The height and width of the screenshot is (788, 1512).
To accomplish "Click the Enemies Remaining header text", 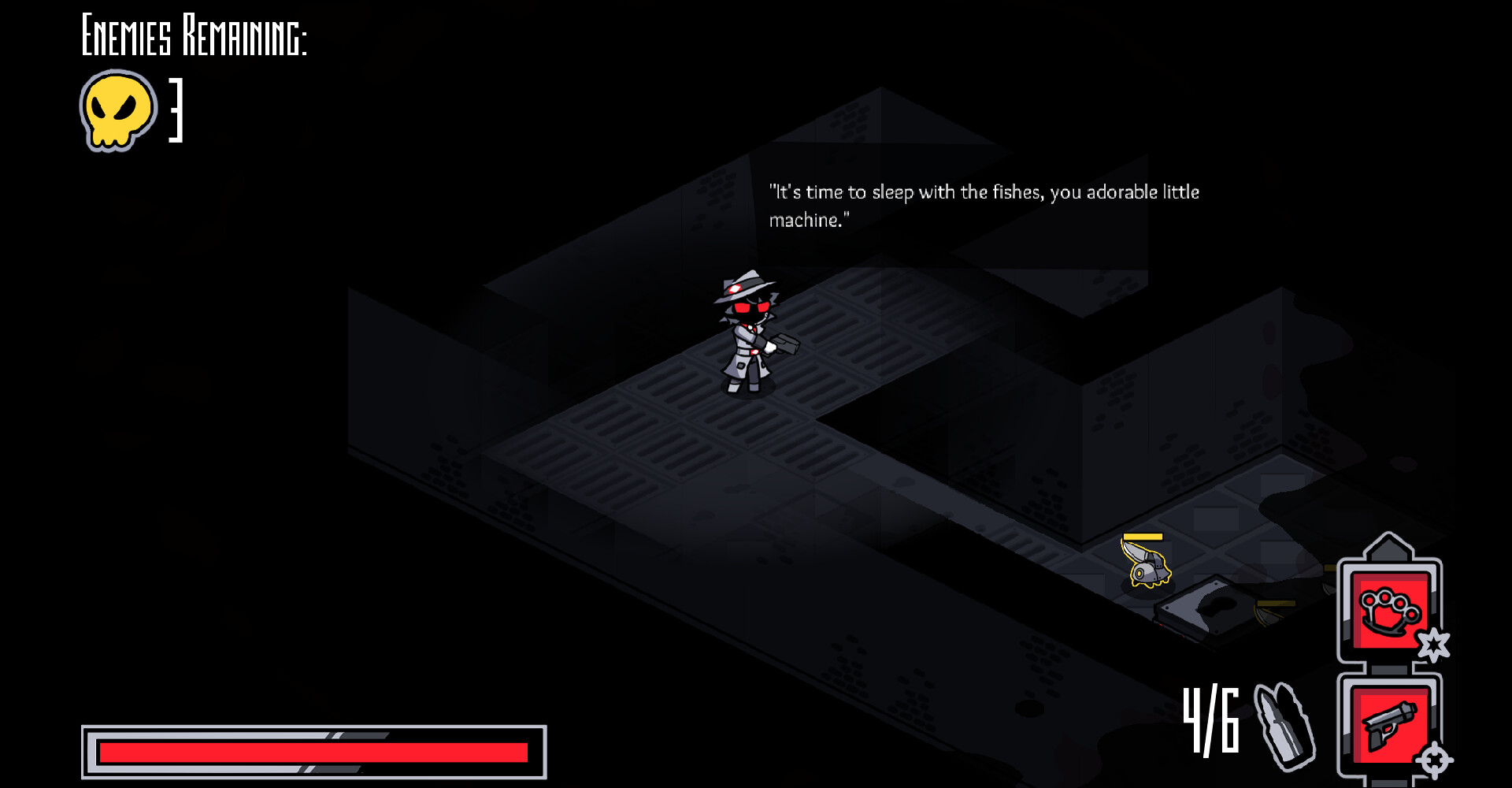I will [x=195, y=33].
